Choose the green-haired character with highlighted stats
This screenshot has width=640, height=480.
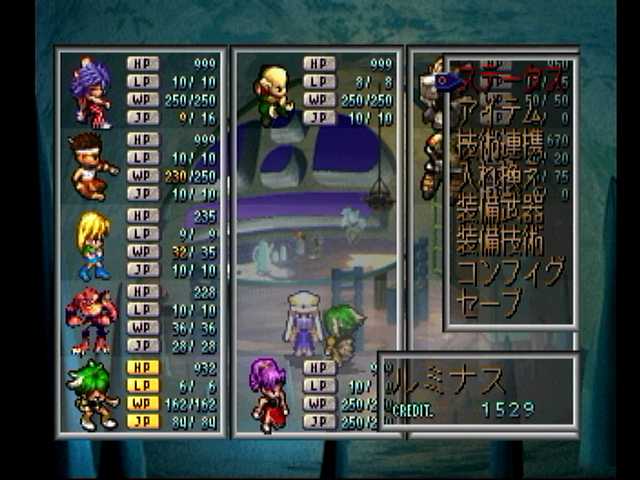click(x=91, y=394)
